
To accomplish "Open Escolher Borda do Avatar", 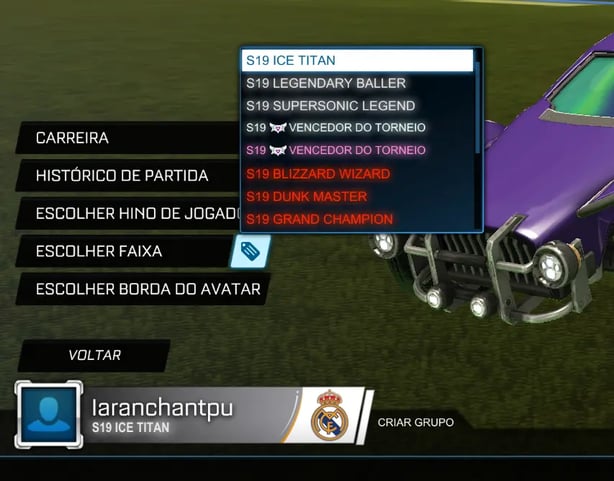I will 147,290.
